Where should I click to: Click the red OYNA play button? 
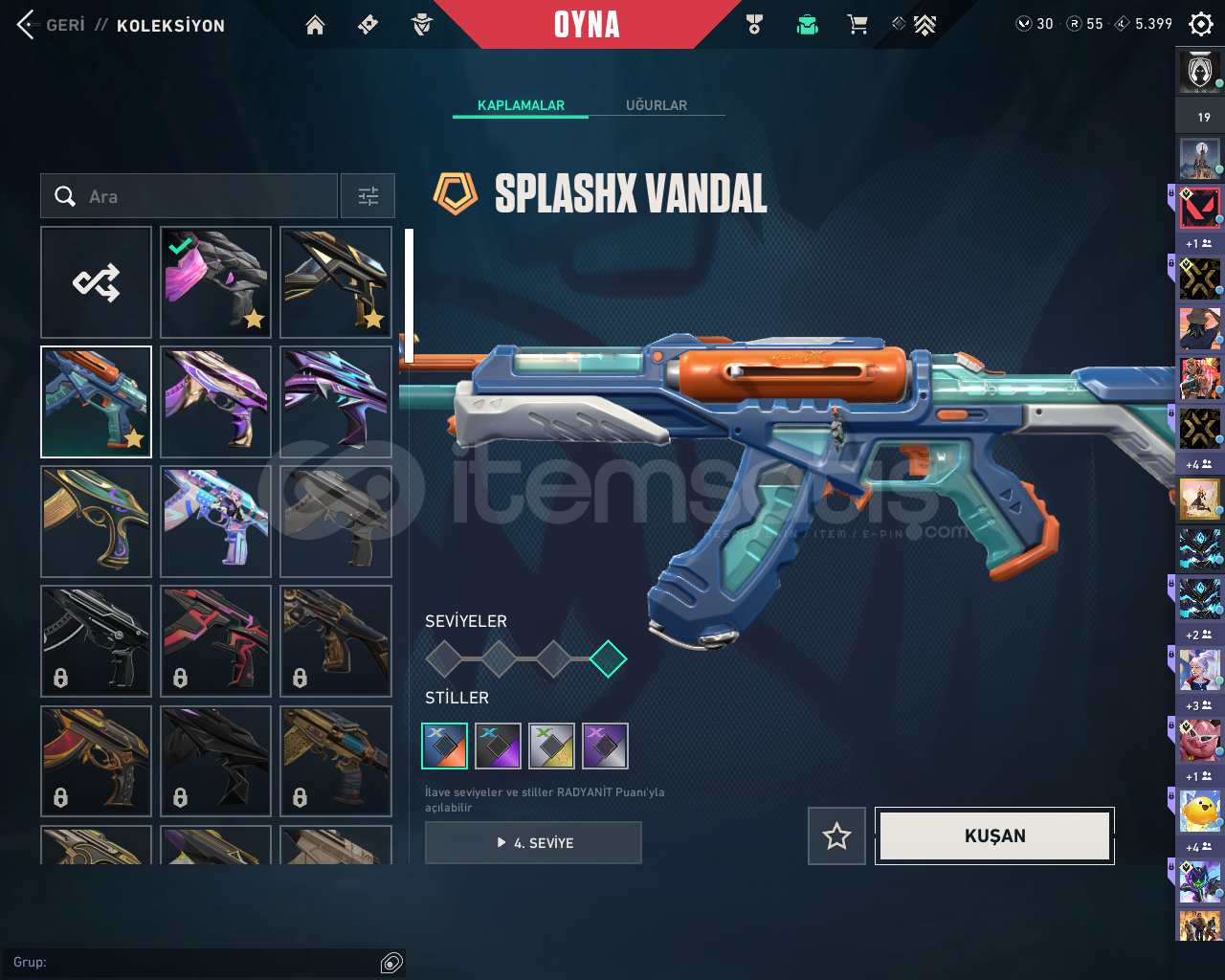point(587,25)
